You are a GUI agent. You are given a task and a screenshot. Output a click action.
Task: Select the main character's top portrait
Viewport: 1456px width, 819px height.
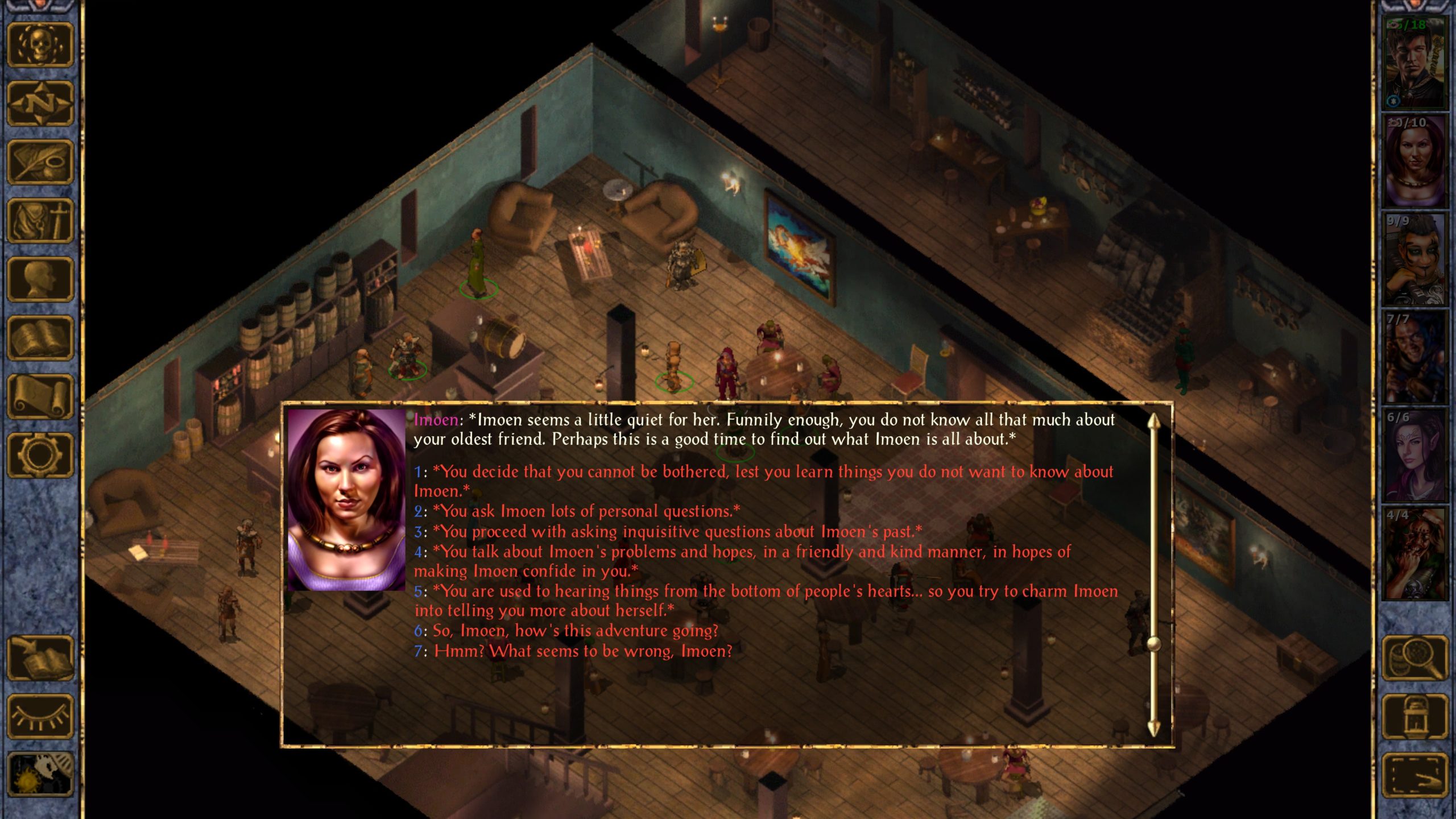coord(1414,63)
